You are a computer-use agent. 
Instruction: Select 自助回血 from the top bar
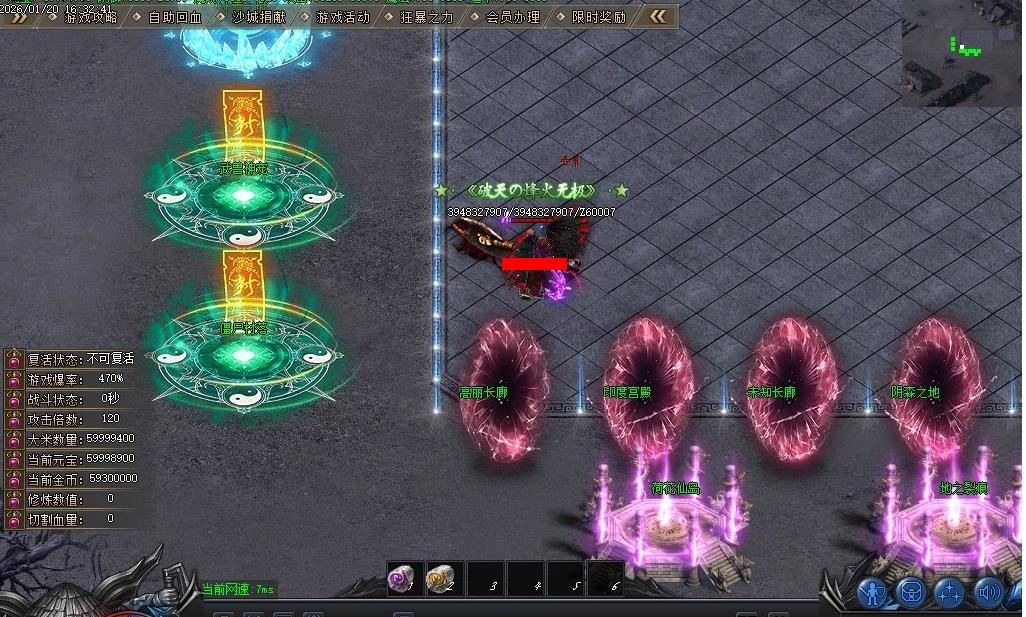point(174,17)
